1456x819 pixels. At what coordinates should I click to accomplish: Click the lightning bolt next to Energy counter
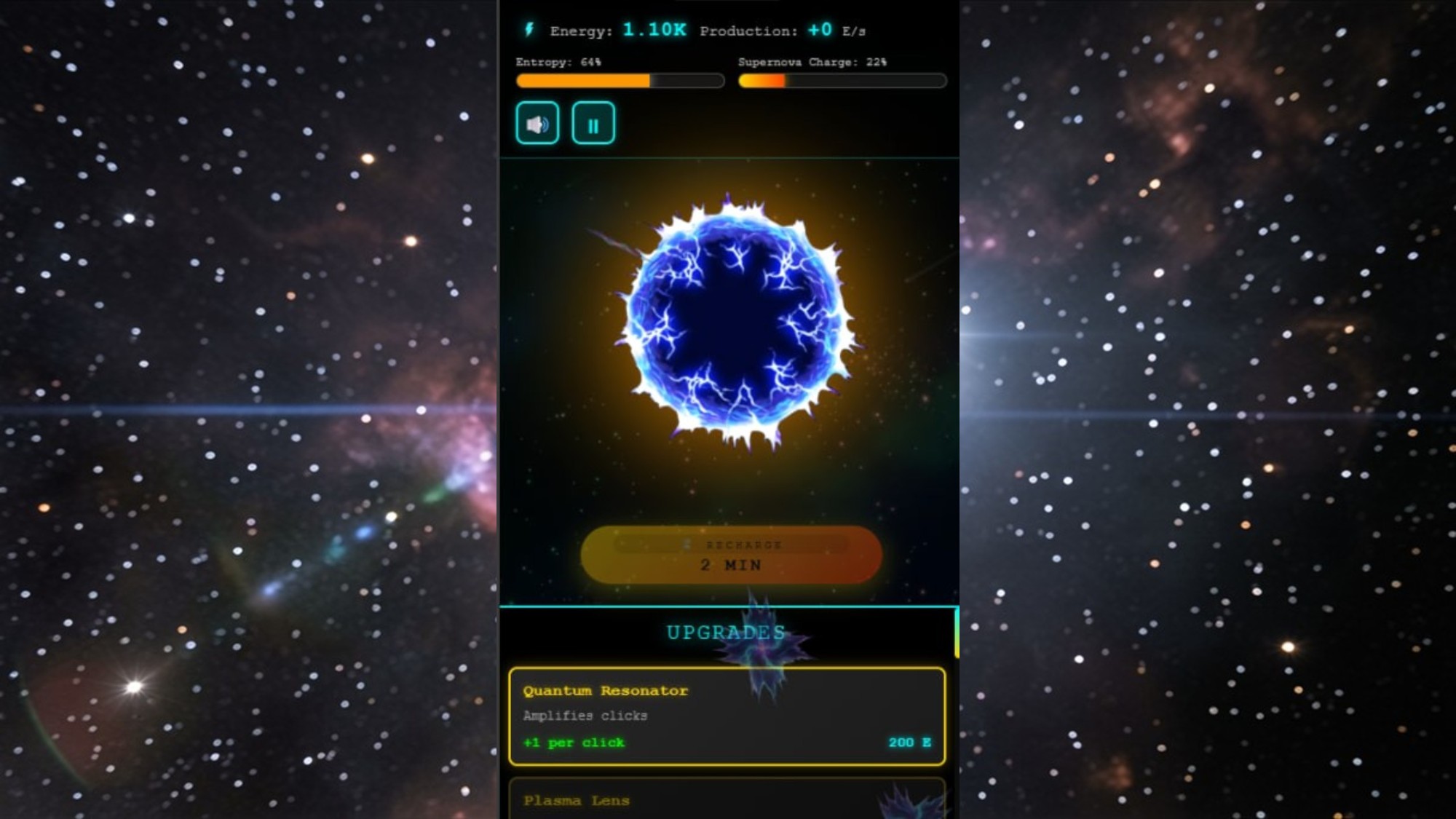coord(528,31)
